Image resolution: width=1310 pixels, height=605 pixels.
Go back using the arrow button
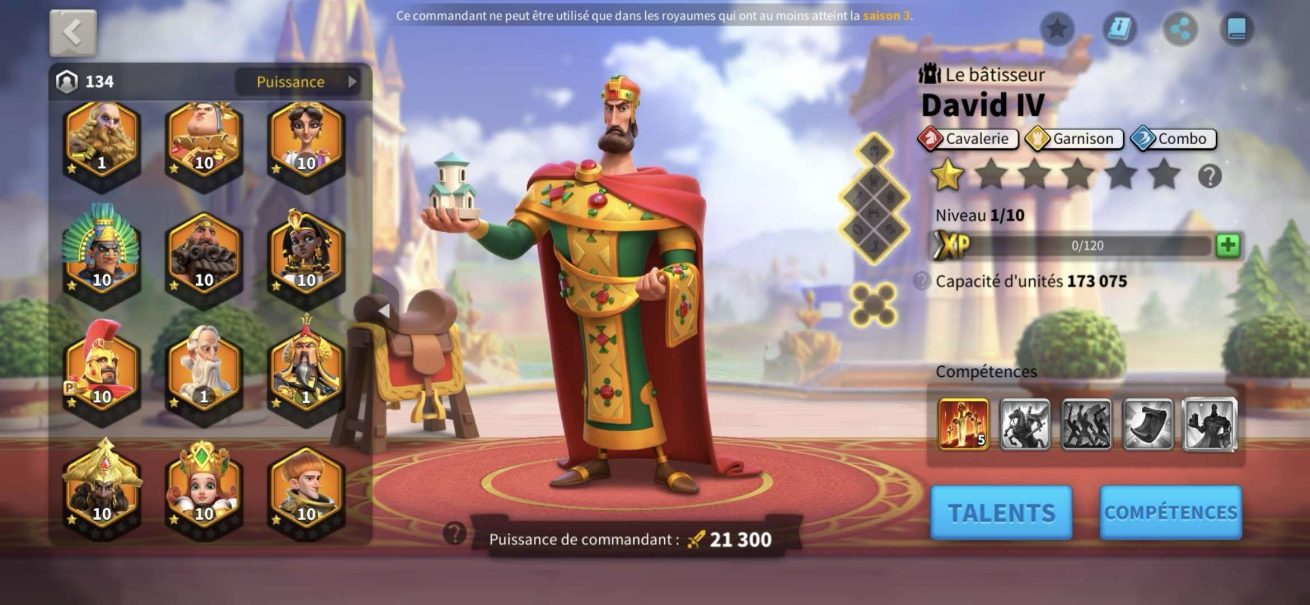tap(73, 33)
